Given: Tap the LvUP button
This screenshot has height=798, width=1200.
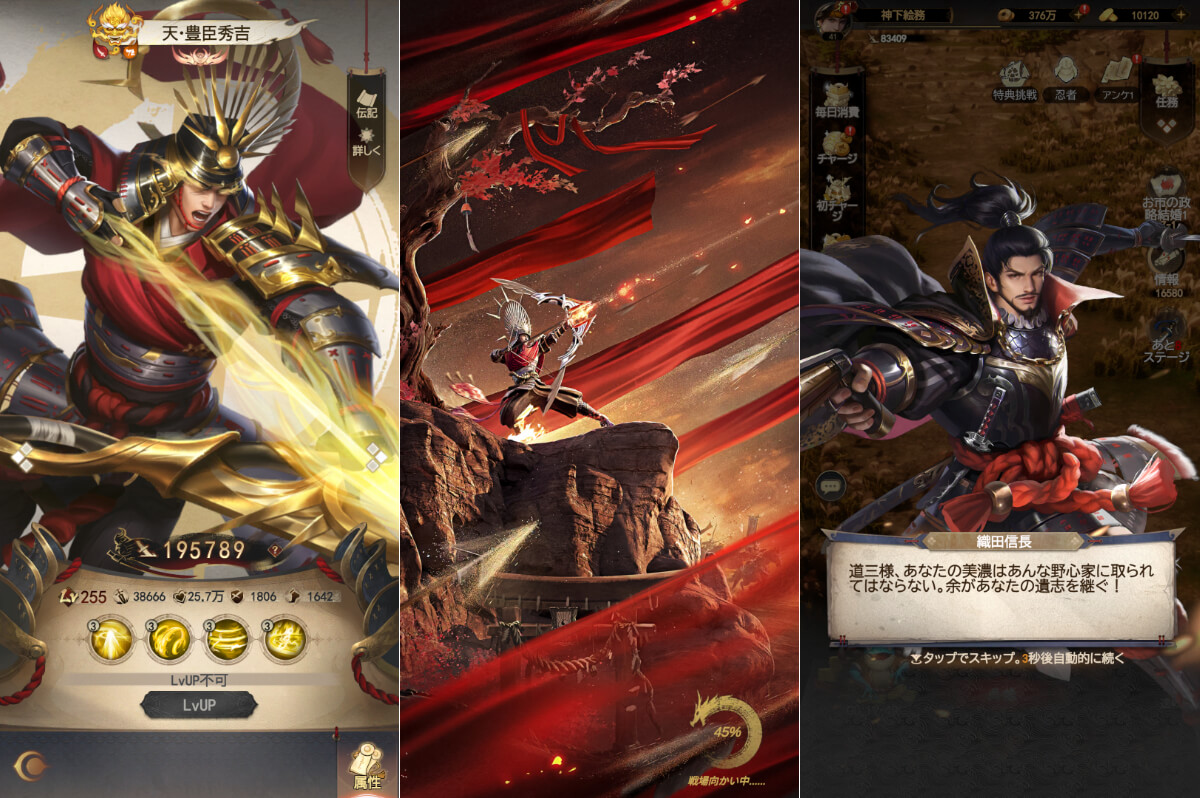Looking at the screenshot, I should pyautogui.click(x=198, y=704).
